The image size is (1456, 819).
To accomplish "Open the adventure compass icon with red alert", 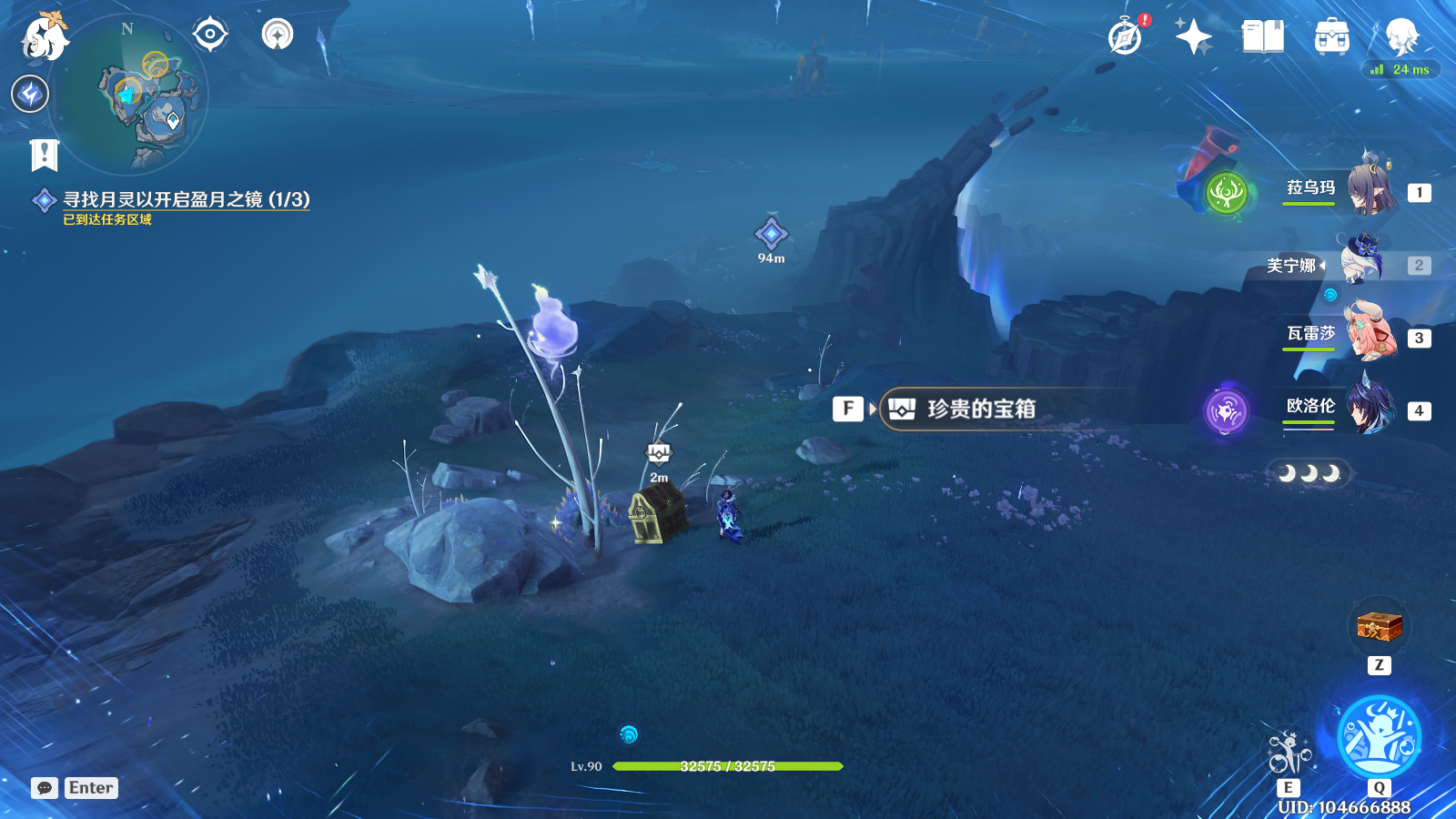I will 1126,37.
